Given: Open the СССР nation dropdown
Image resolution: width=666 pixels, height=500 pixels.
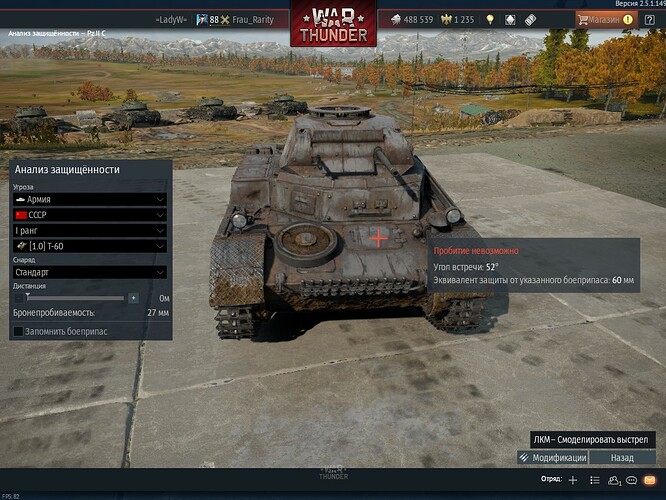Looking at the screenshot, I should [x=89, y=215].
